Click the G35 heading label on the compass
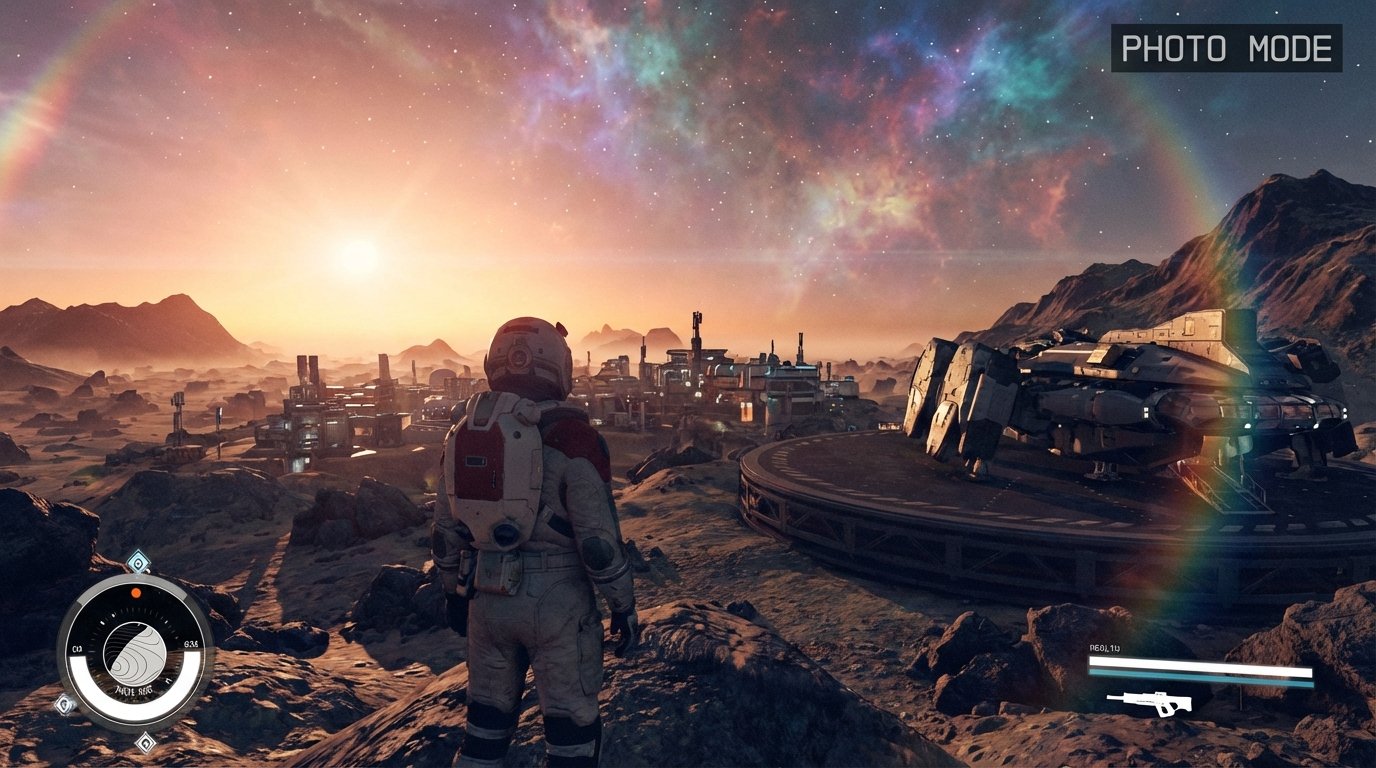 click(x=190, y=643)
